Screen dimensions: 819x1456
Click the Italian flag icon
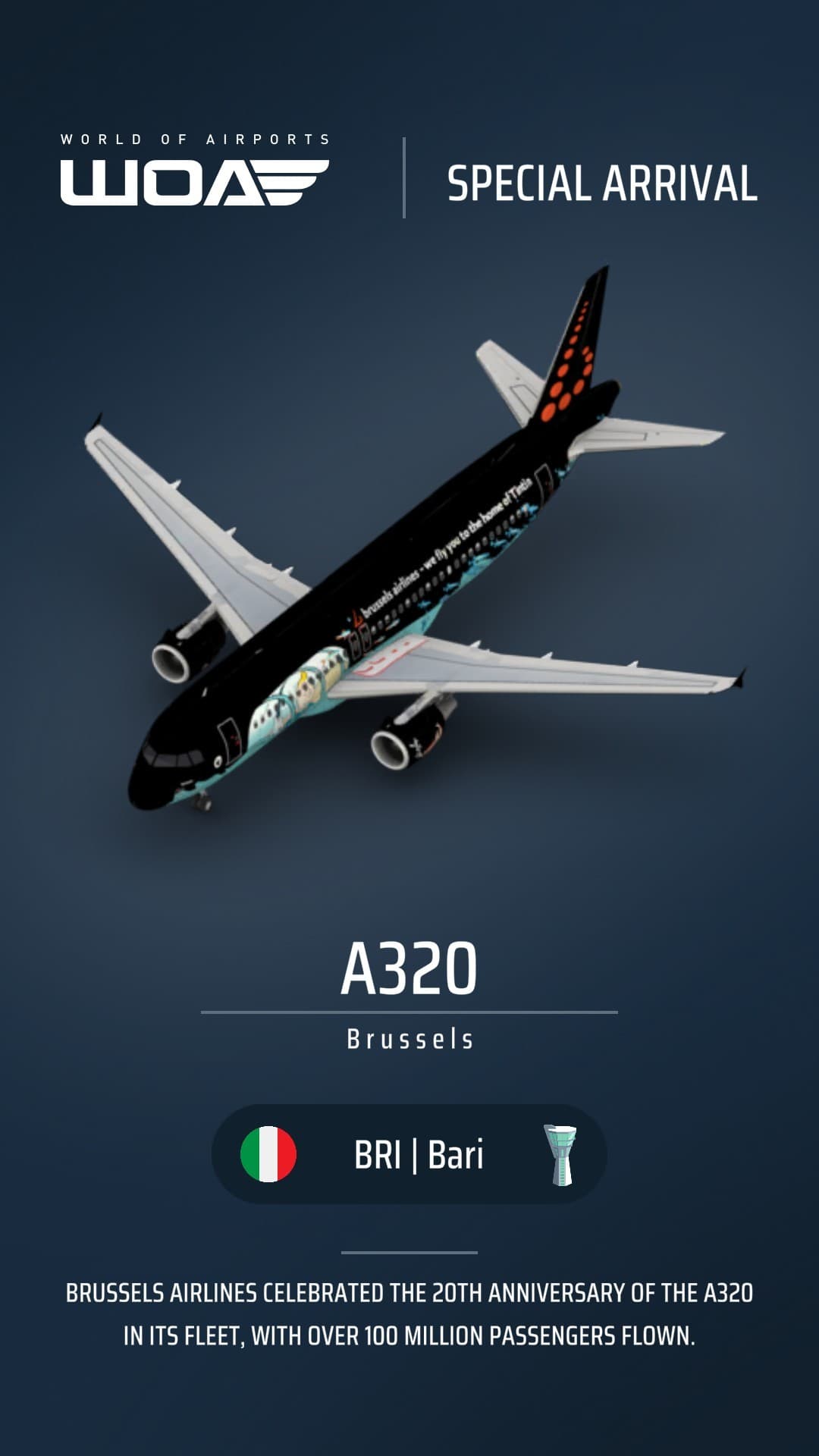pyautogui.click(x=268, y=1154)
